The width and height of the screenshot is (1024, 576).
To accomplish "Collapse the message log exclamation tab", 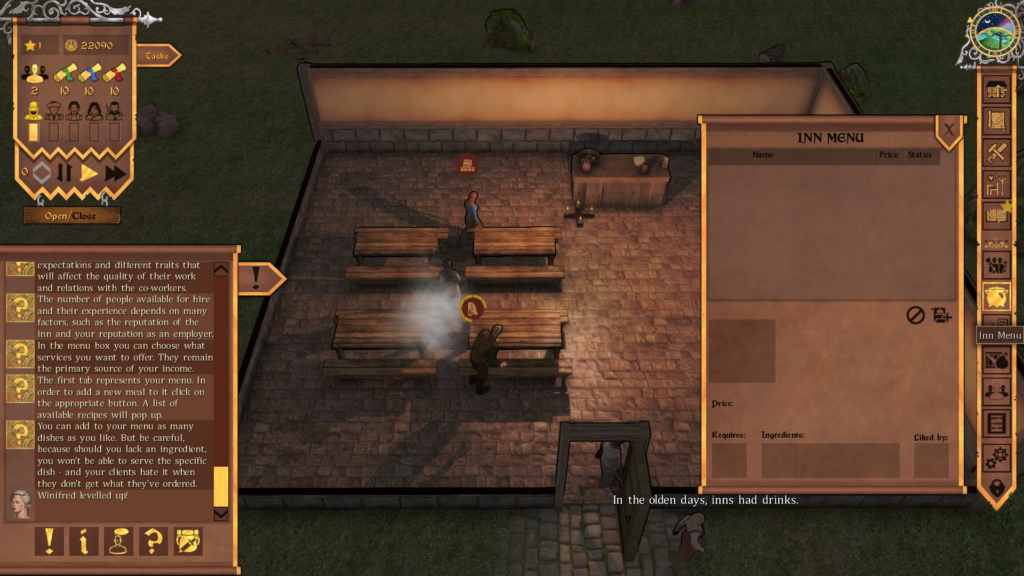I will [x=258, y=277].
